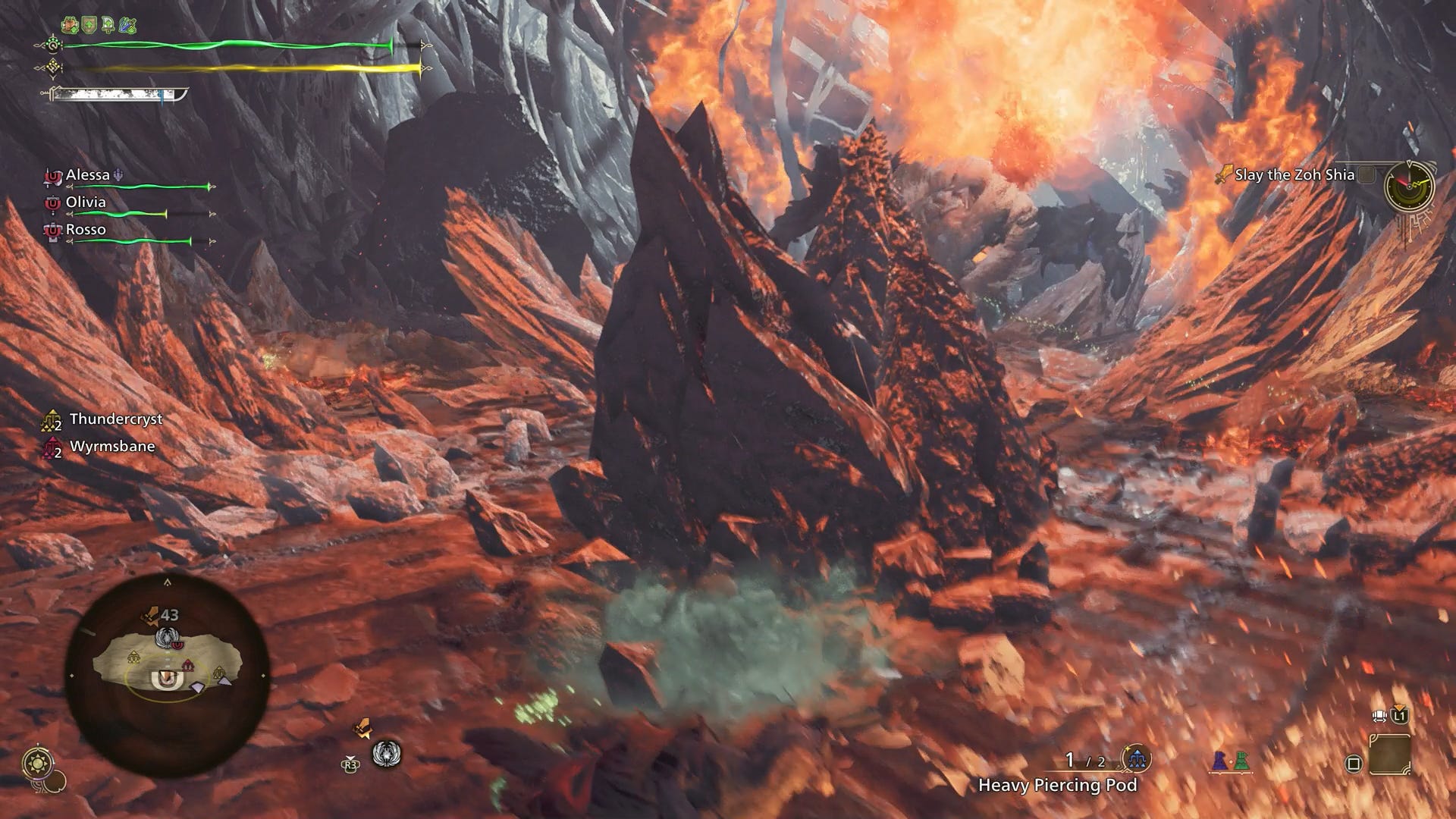Select Alessa in the party member list

(89, 174)
